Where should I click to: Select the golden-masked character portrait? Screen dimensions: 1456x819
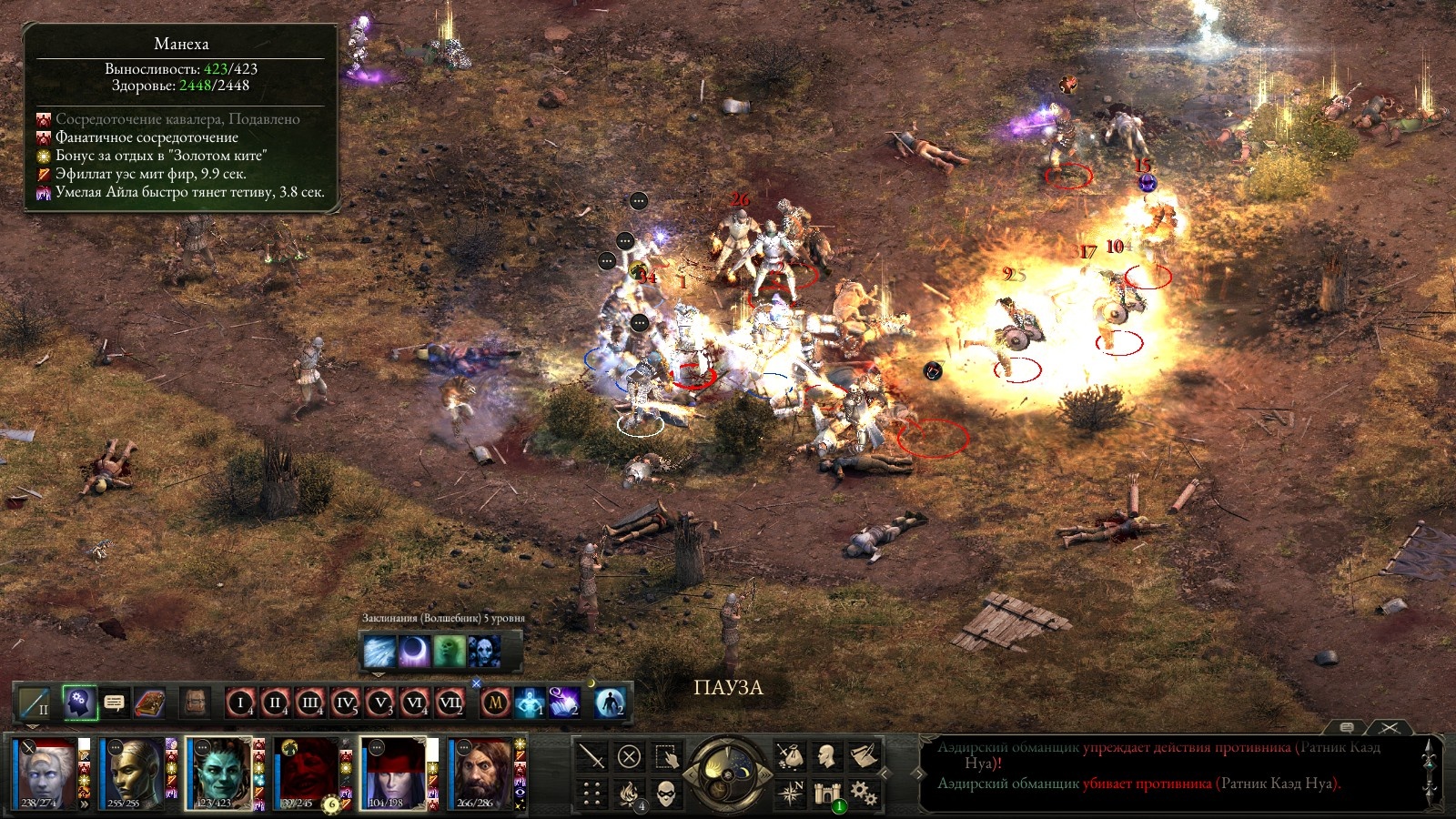[132, 773]
